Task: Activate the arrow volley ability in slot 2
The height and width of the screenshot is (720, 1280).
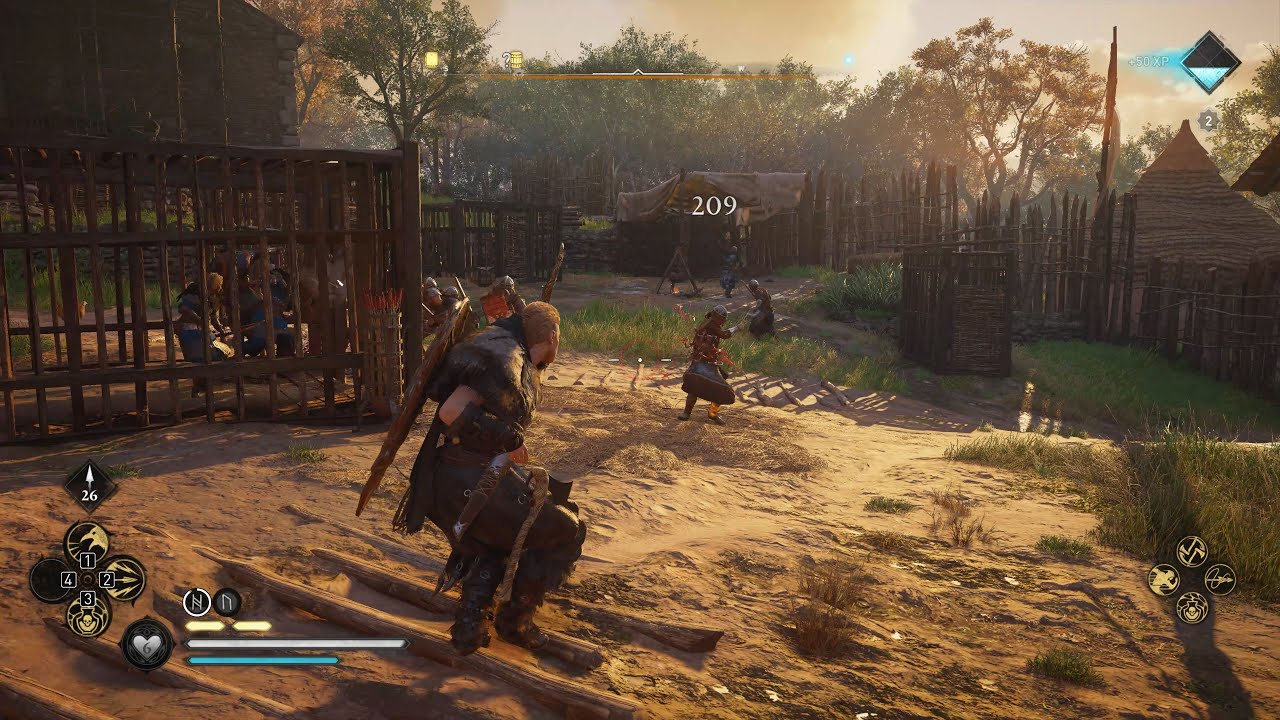Action: point(123,579)
